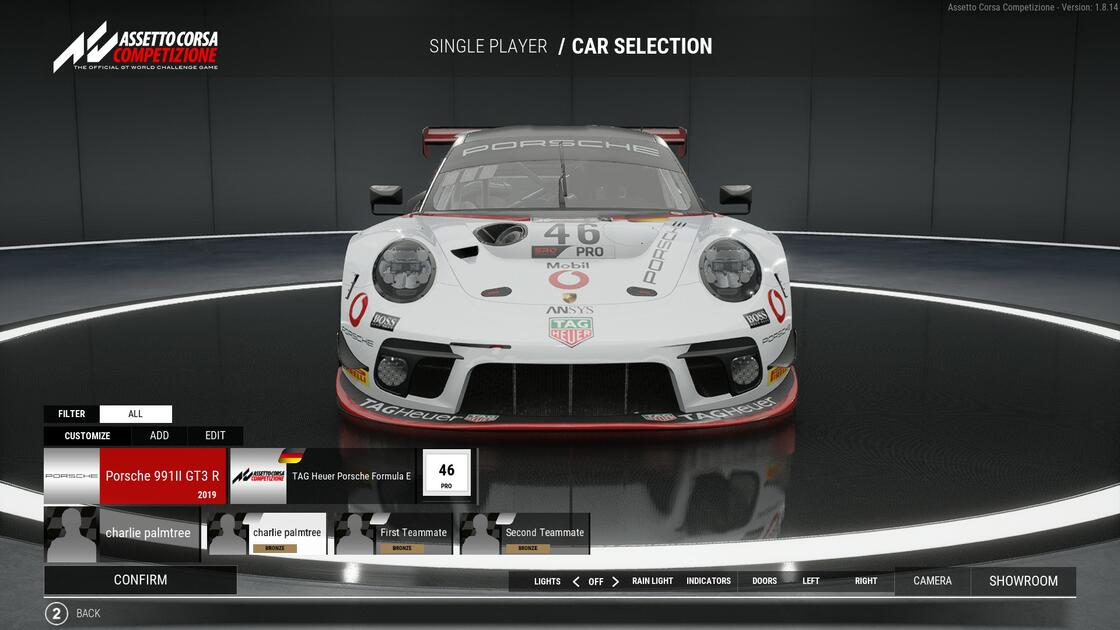The image size is (1120, 630).
Task: Open the left door
Action: [x=811, y=581]
